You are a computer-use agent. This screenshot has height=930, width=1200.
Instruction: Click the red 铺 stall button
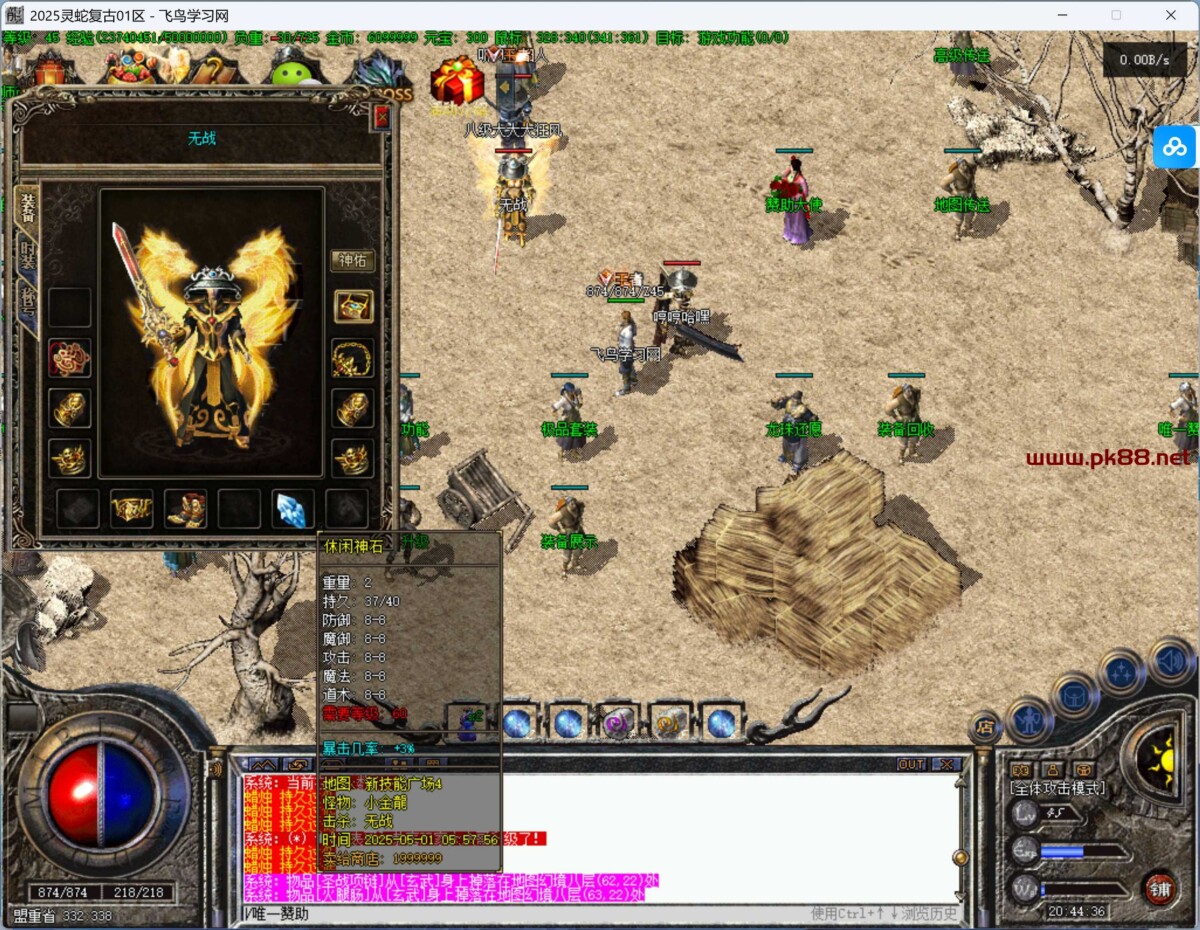[1159, 886]
